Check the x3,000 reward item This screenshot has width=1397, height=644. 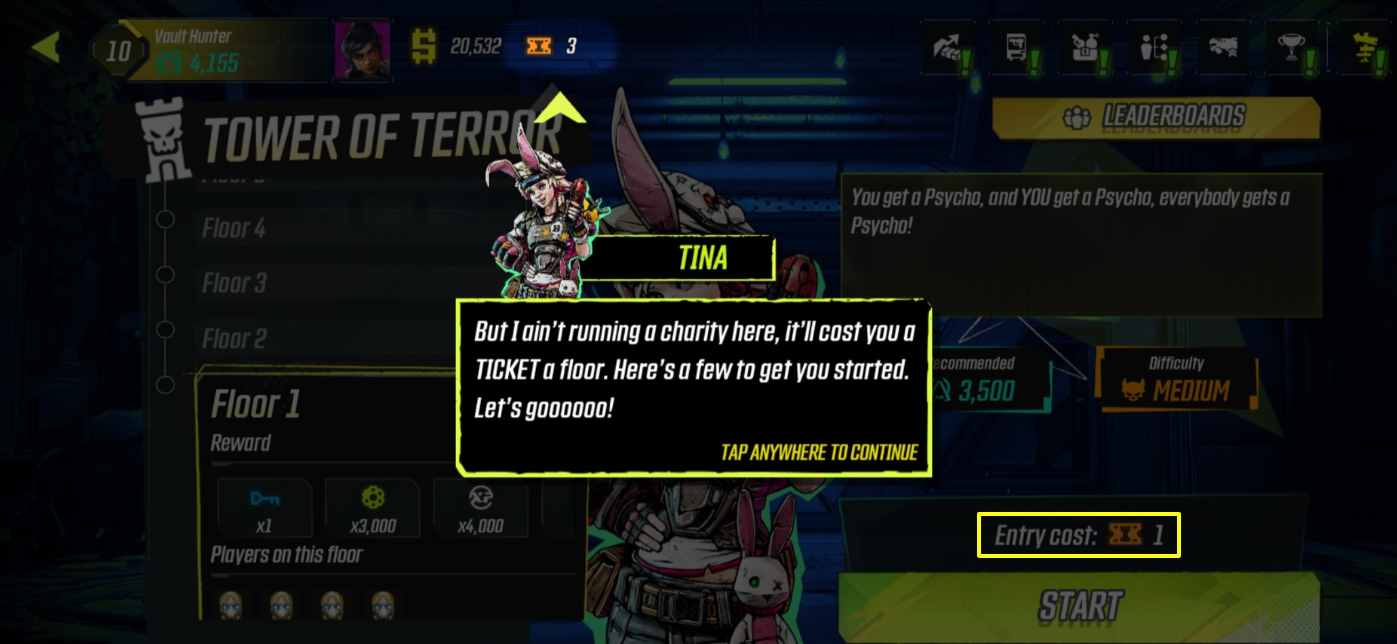372,508
